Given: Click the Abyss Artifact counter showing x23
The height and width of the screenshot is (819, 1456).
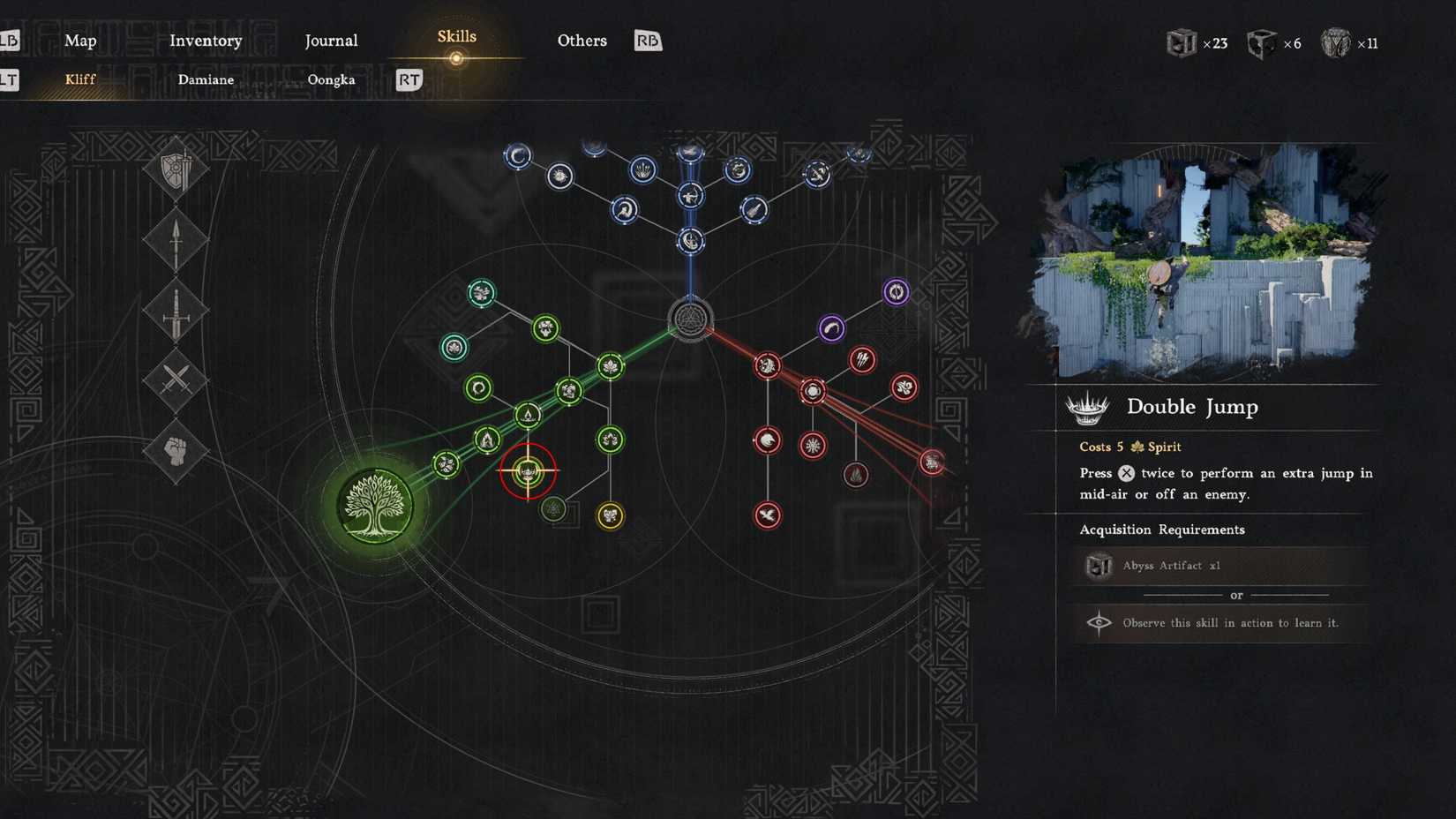Looking at the screenshot, I should (1197, 41).
